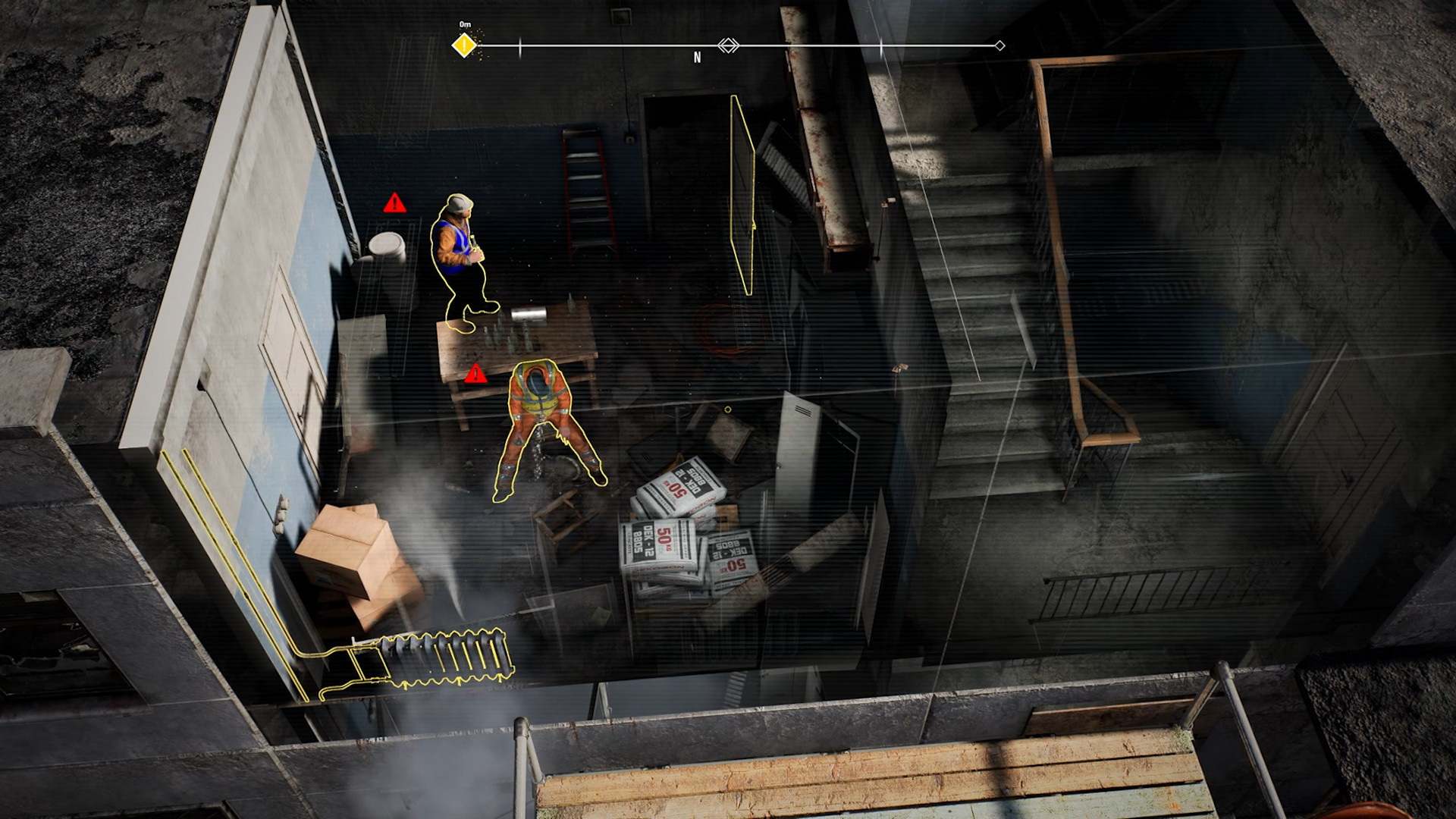Click the hollow diamond at the compass bar's right end
The height and width of the screenshot is (819, 1456).
pos(999,46)
